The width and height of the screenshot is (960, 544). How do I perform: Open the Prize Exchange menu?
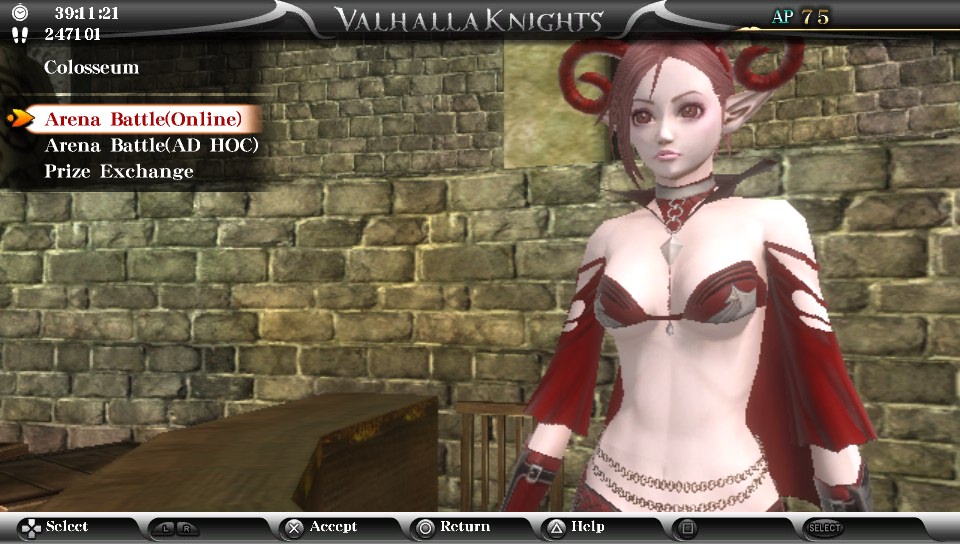119,172
